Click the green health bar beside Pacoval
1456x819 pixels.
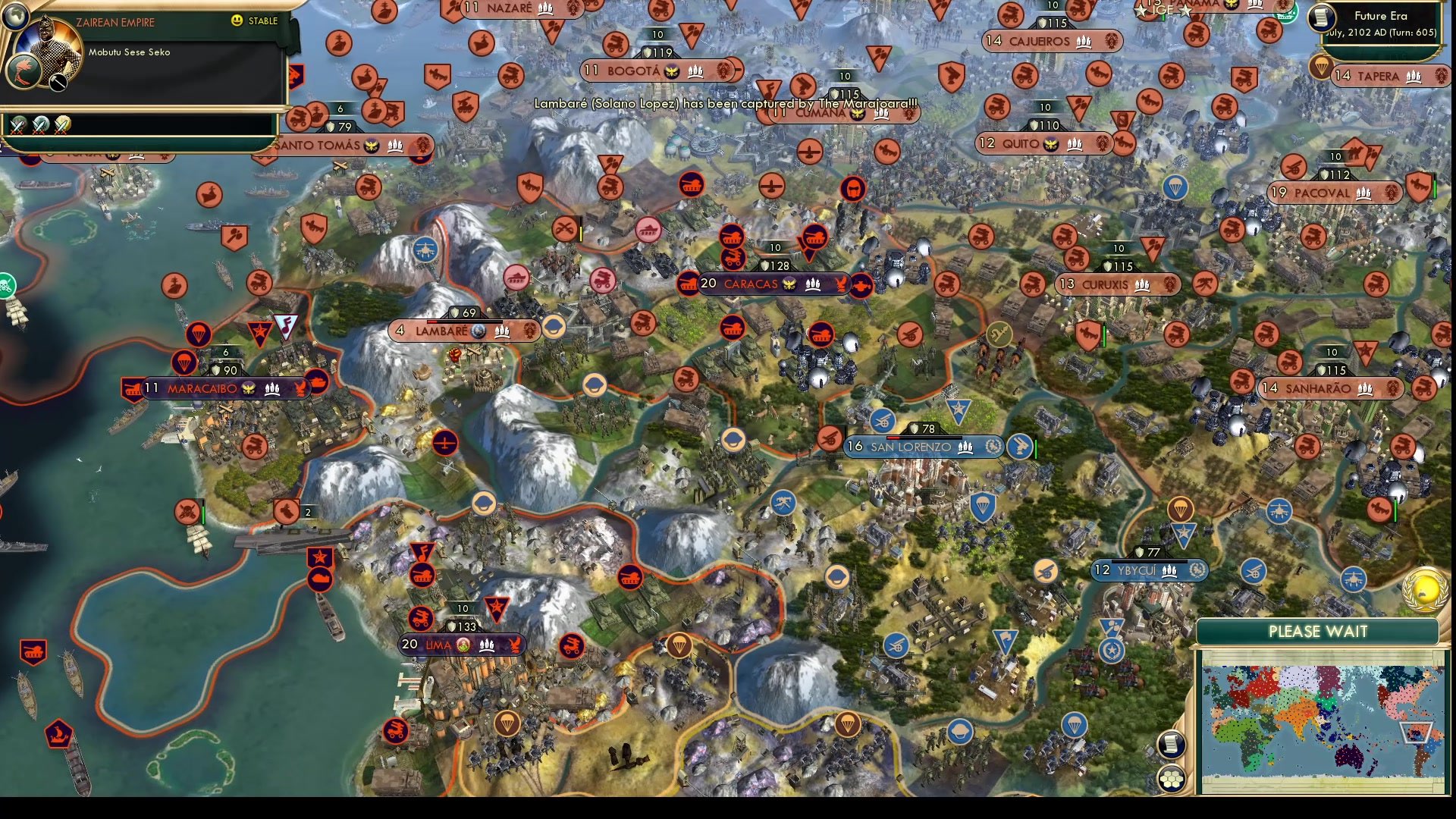coord(1434,187)
